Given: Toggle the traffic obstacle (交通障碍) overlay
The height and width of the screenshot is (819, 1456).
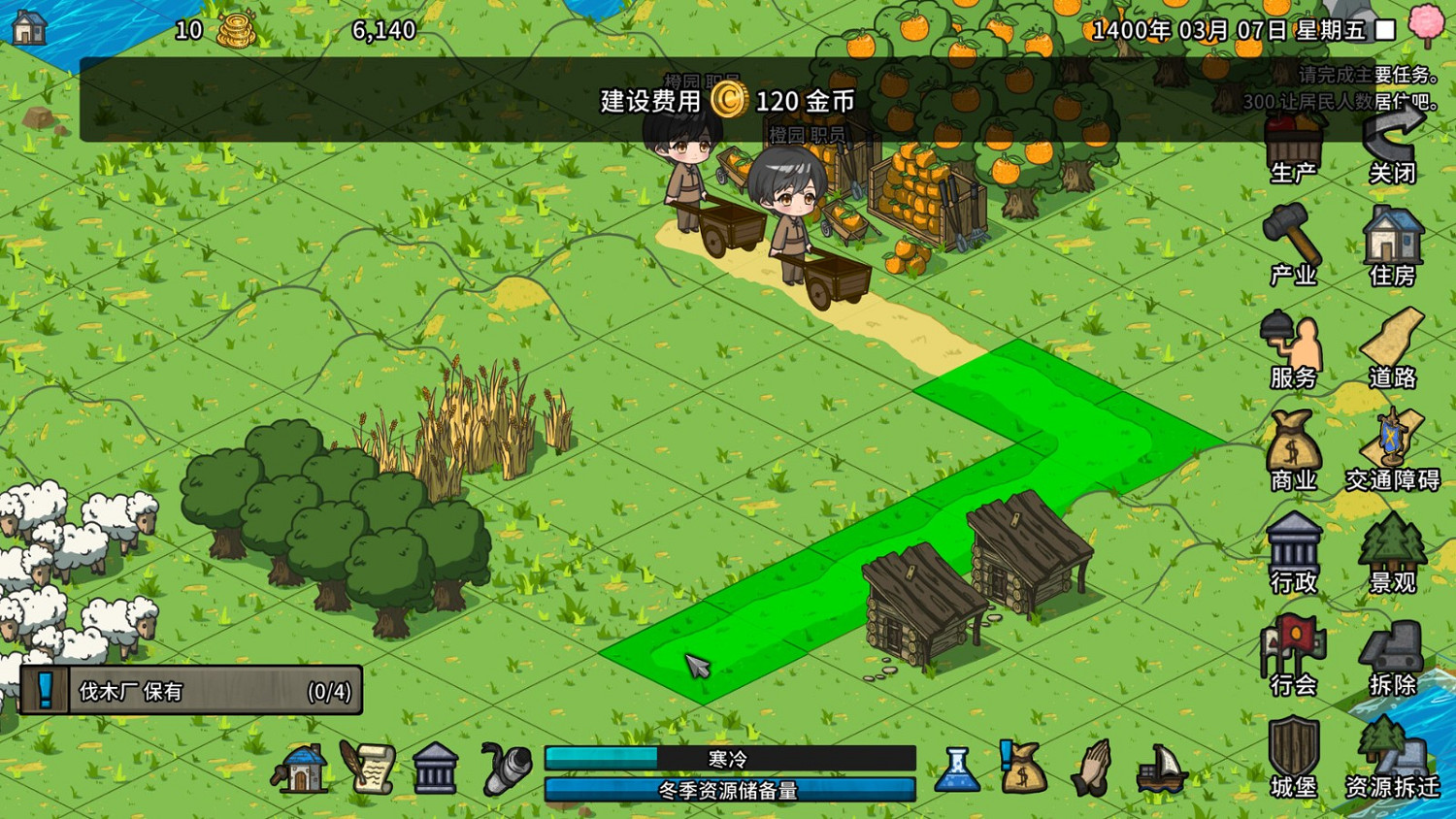Looking at the screenshot, I should (x=1392, y=442).
